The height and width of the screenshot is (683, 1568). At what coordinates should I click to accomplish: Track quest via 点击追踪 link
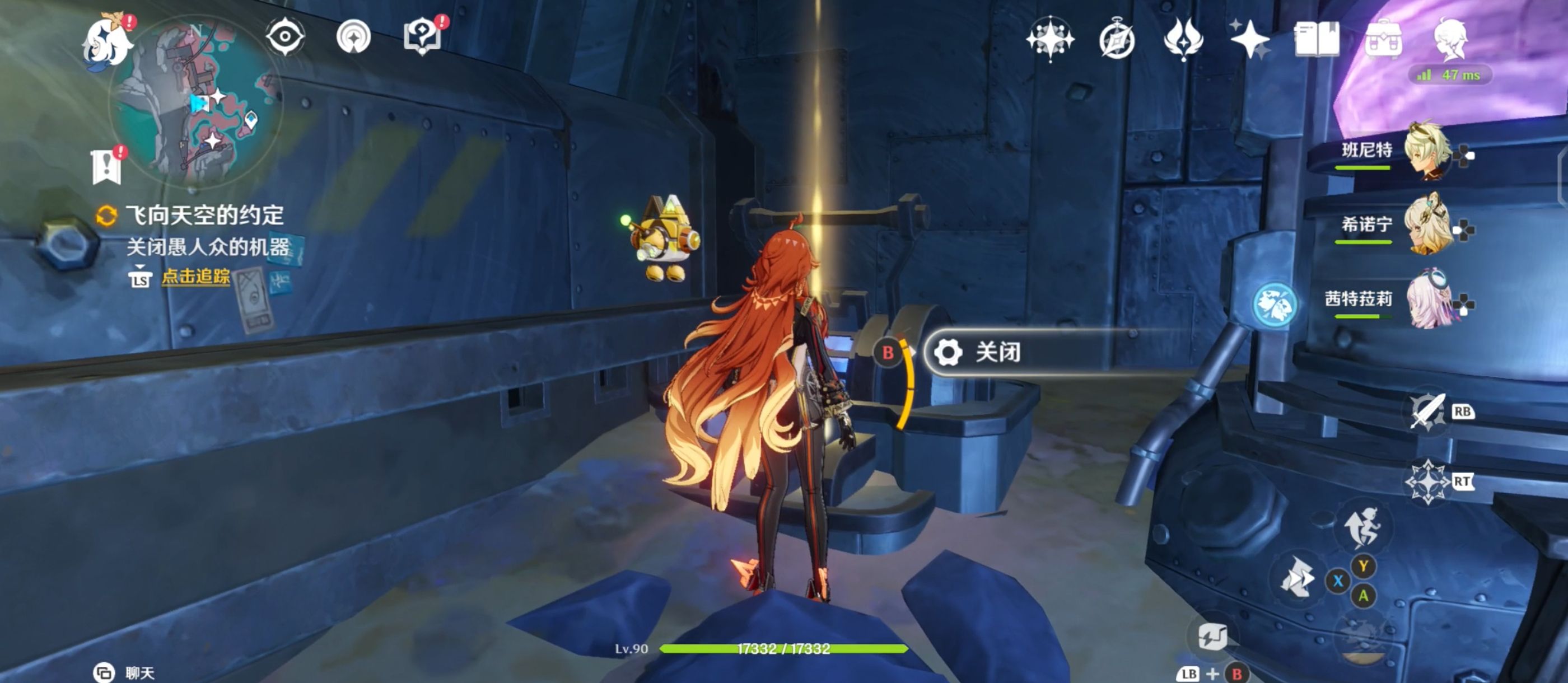tap(195, 277)
